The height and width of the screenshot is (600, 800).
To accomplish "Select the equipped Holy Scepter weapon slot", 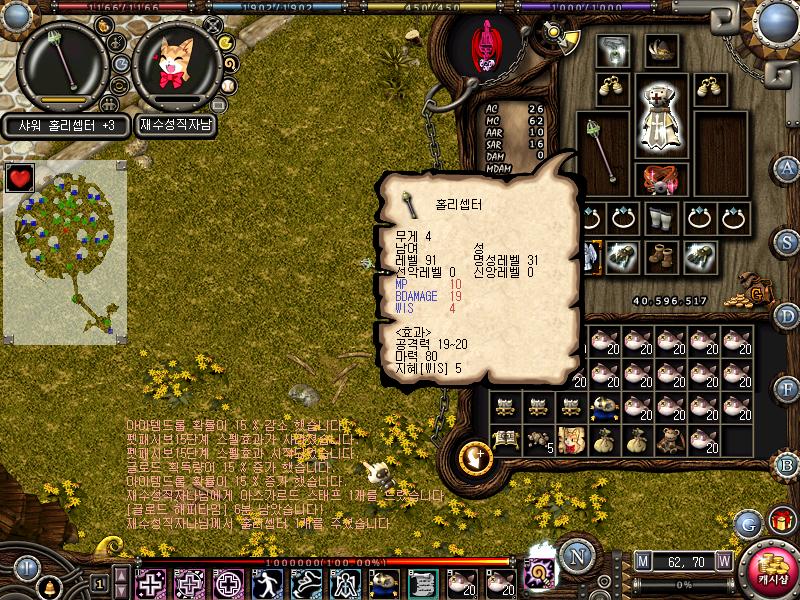I will 602,151.
